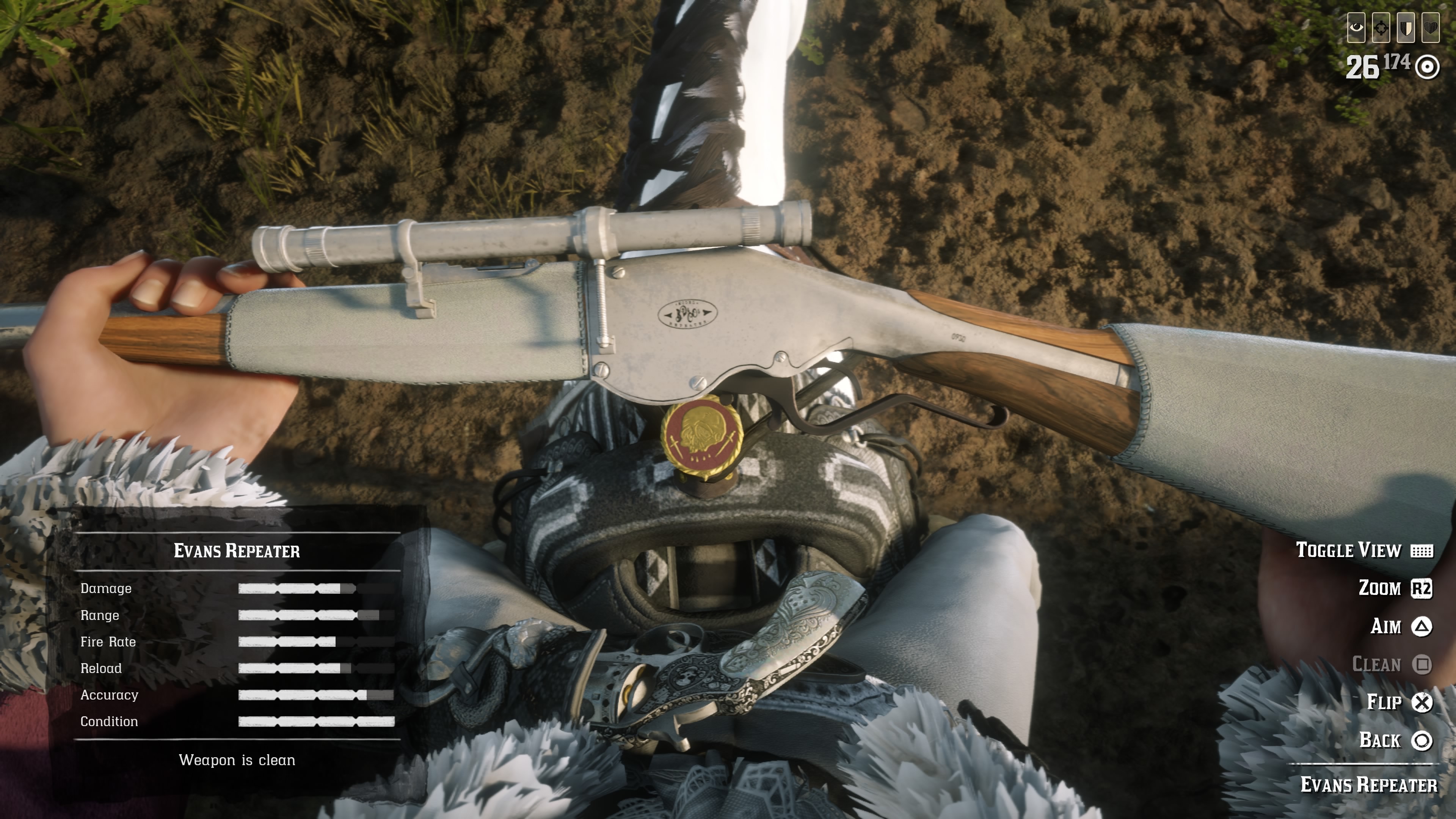Screen dimensions: 1456x819
Task: Select the crosshair ability card
Action: coord(1381,28)
